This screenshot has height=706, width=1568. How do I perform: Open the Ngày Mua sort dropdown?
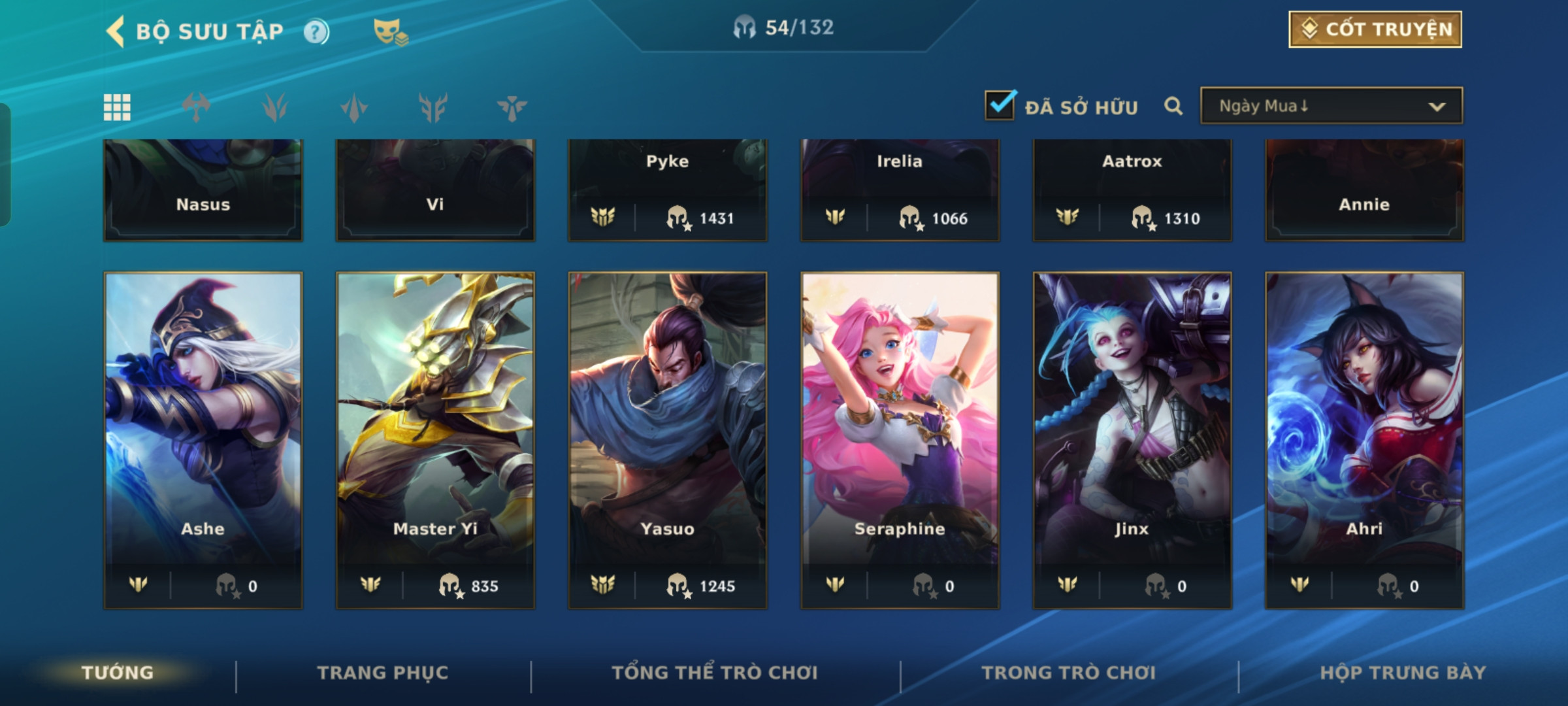tap(1331, 106)
